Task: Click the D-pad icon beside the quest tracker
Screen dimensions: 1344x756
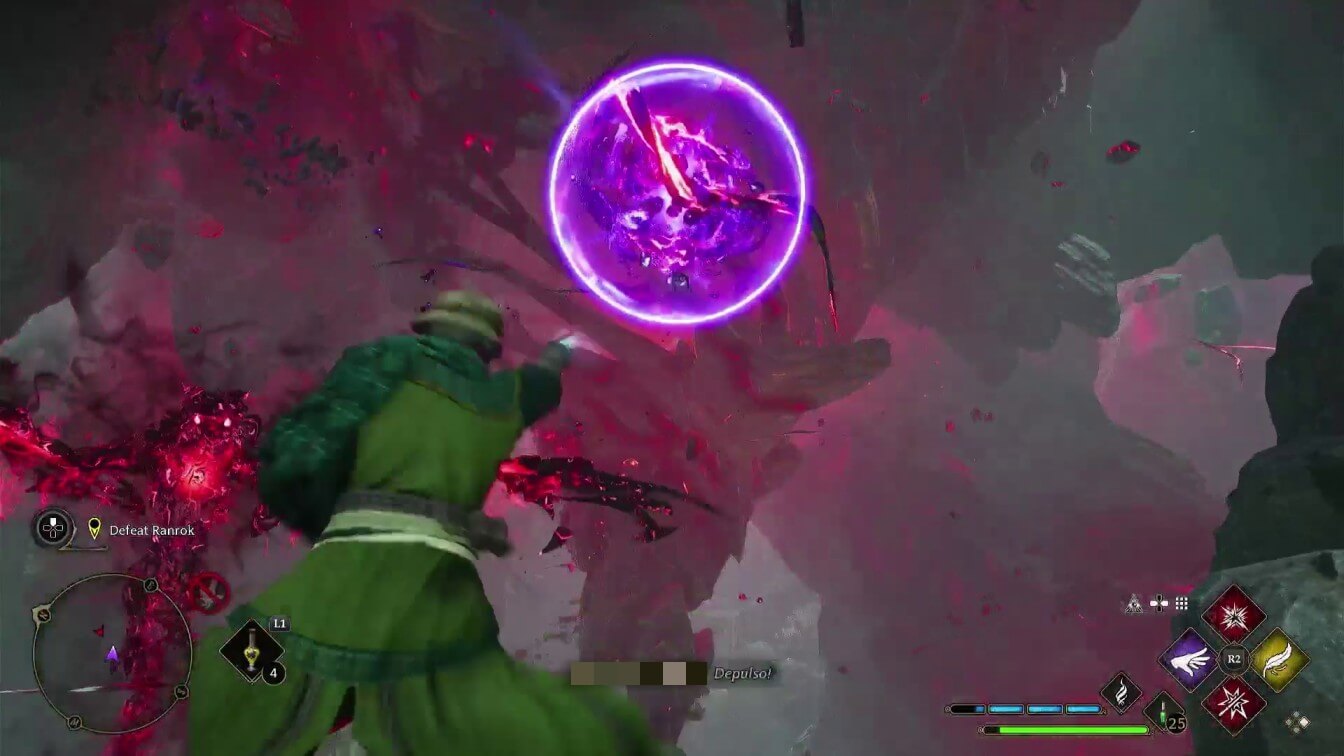Action: coord(51,527)
